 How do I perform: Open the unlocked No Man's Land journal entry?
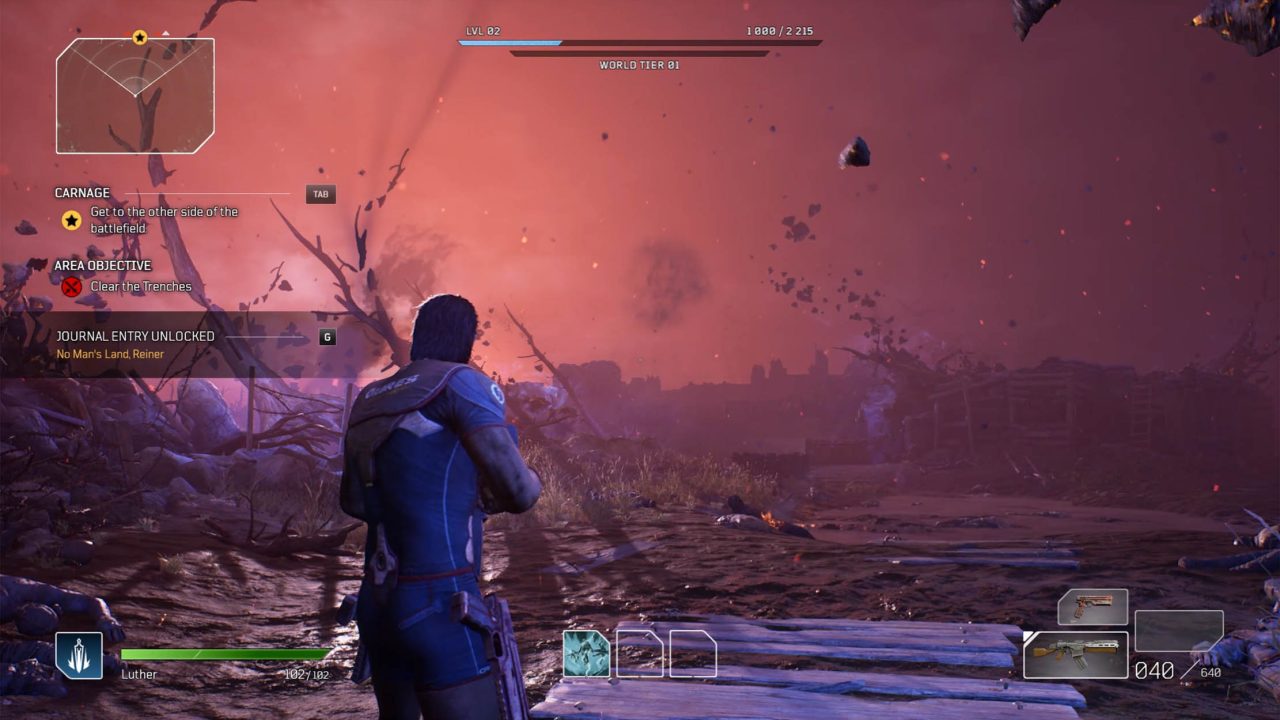[x=110, y=354]
